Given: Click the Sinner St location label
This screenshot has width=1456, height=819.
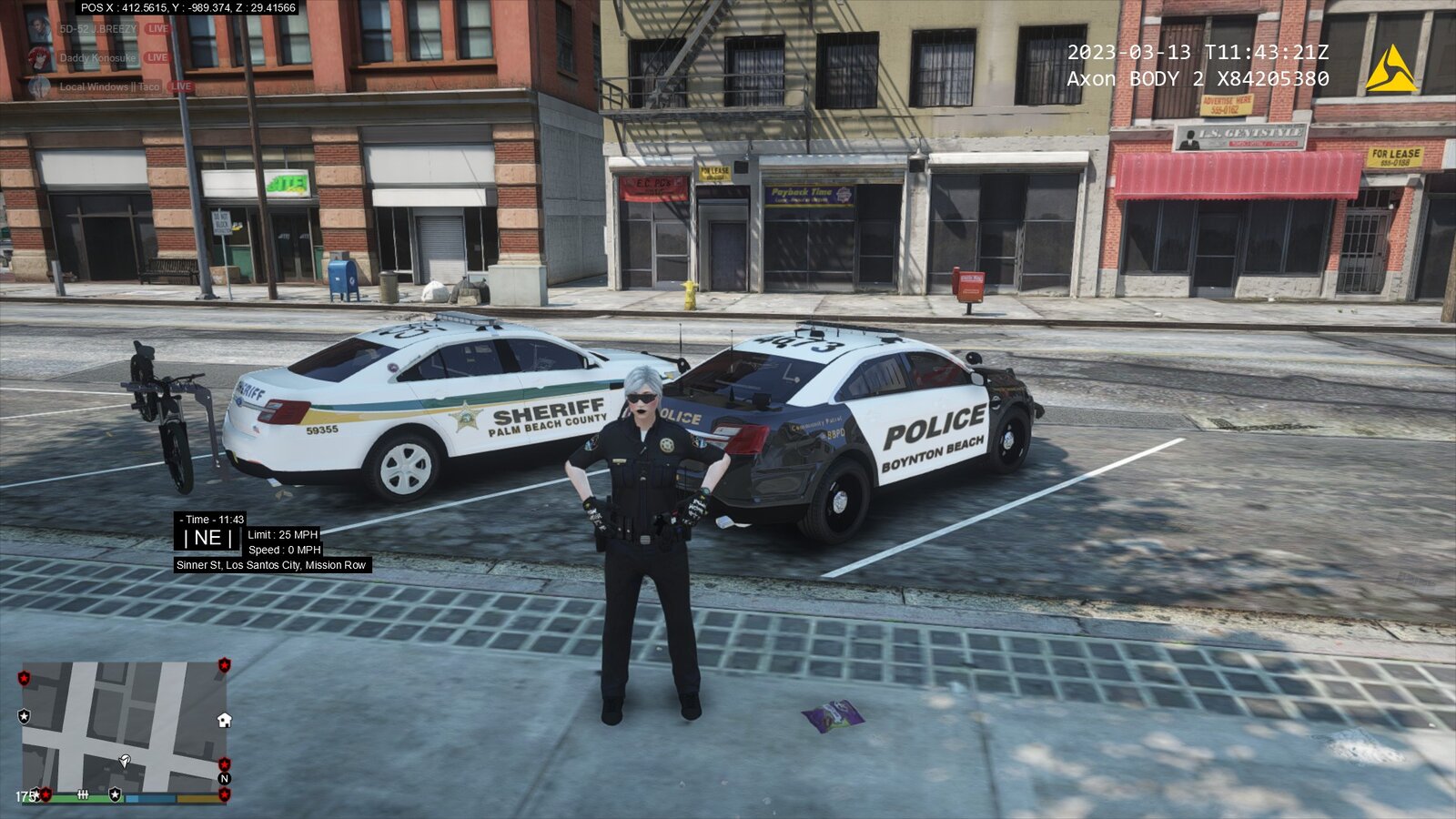Looking at the screenshot, I should tap(271, 565).
